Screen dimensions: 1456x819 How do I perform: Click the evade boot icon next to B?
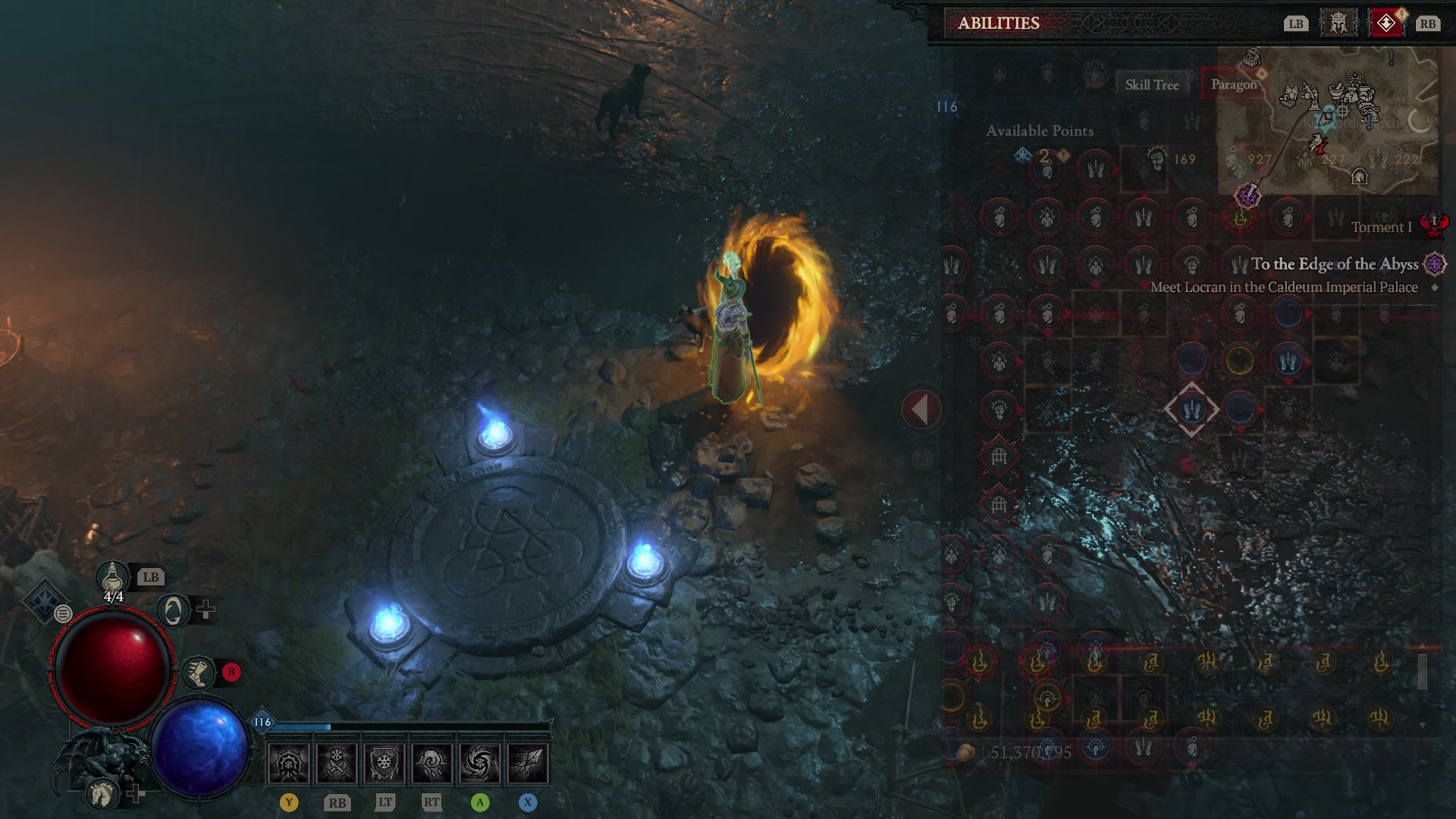[x=199, y=670]
